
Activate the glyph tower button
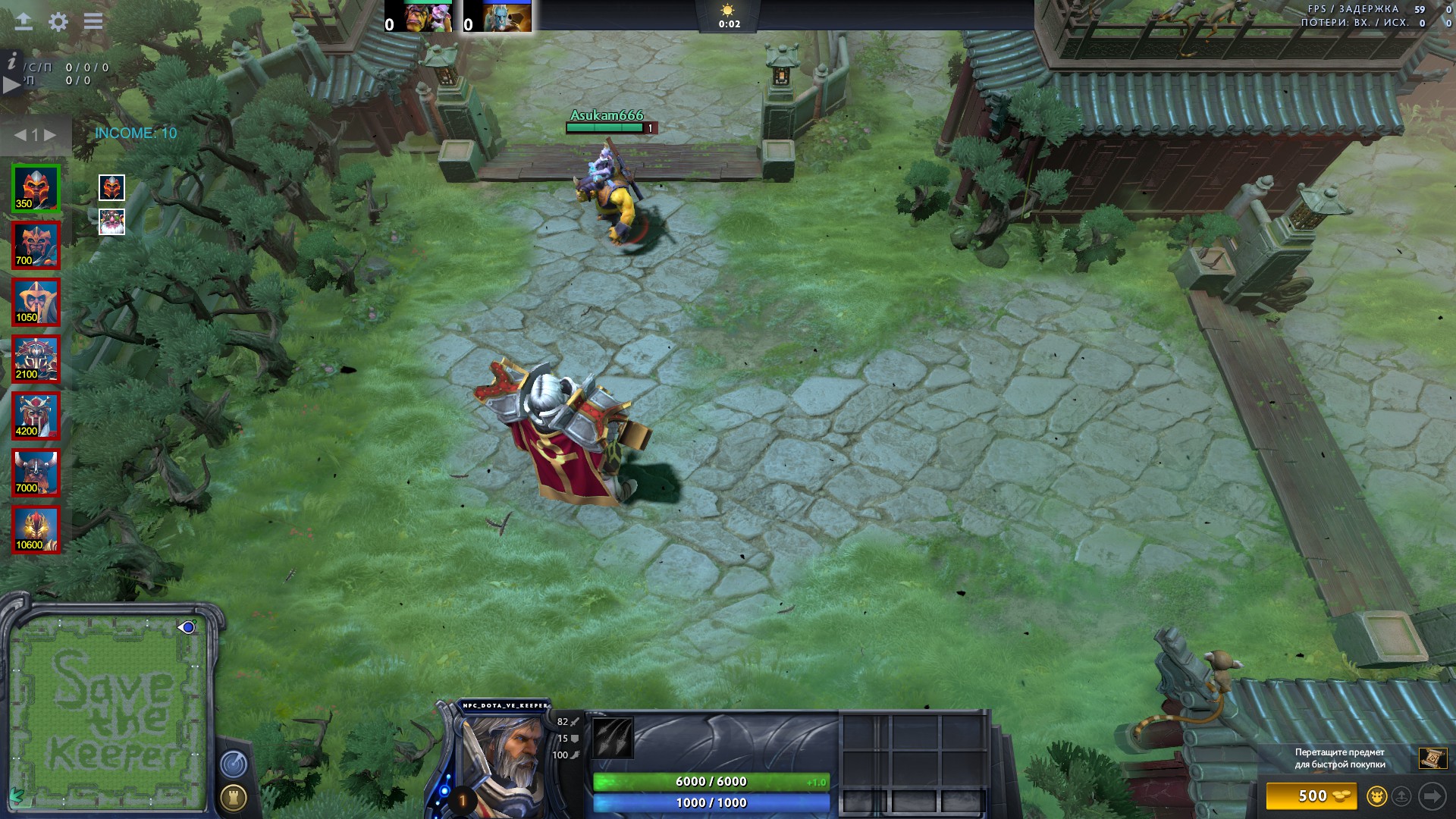(234, 797)
